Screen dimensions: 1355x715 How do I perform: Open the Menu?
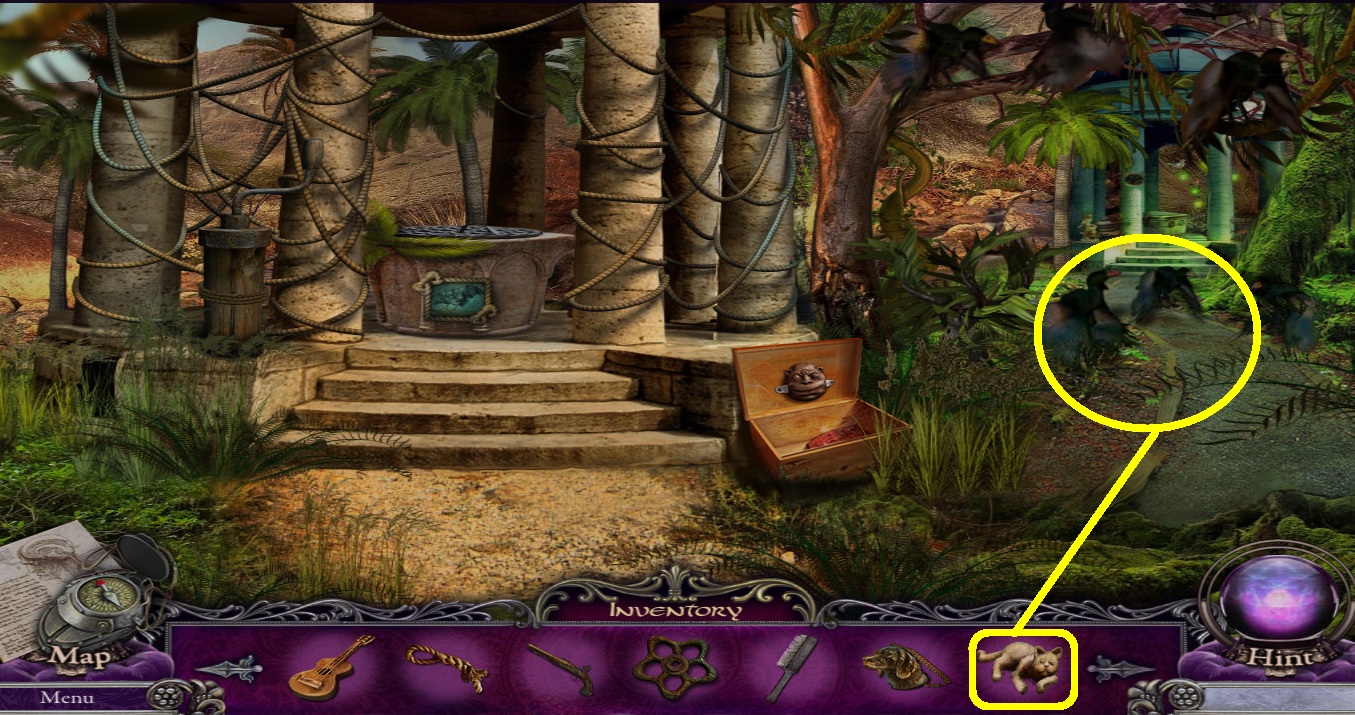pos(68,697)
